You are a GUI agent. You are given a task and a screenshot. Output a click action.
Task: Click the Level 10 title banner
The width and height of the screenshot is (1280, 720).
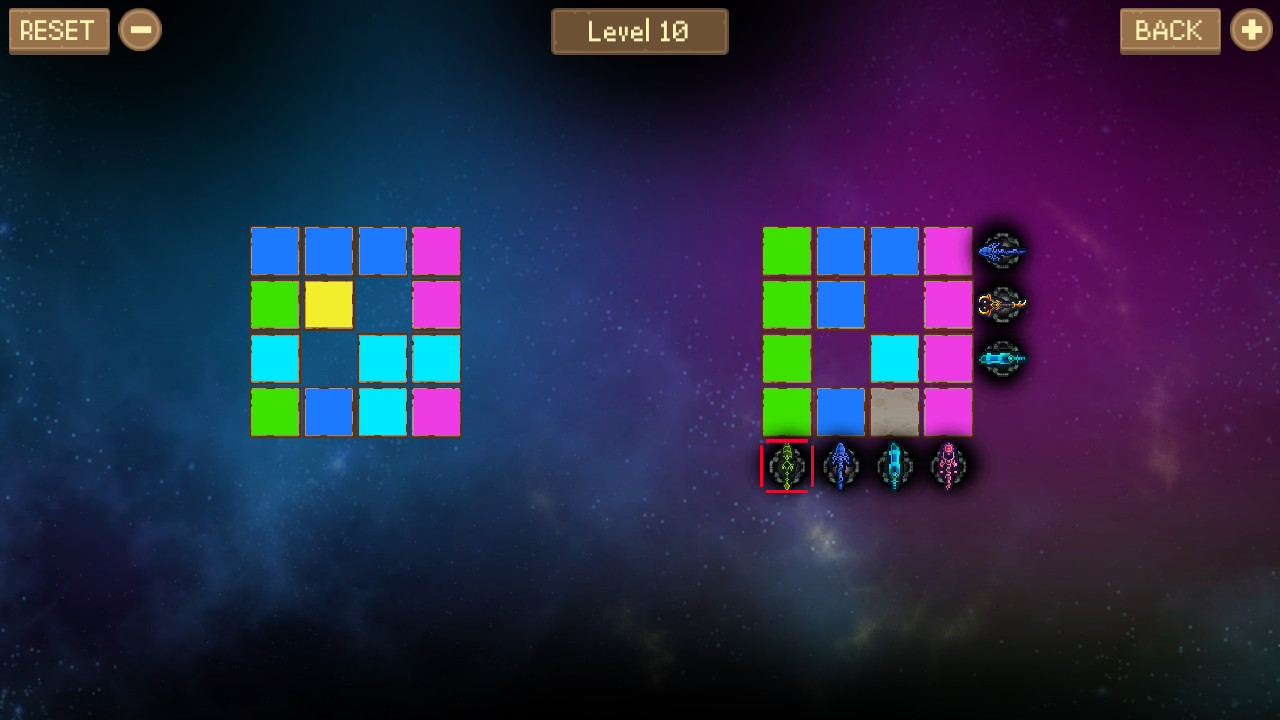click(x=640, y=31)
